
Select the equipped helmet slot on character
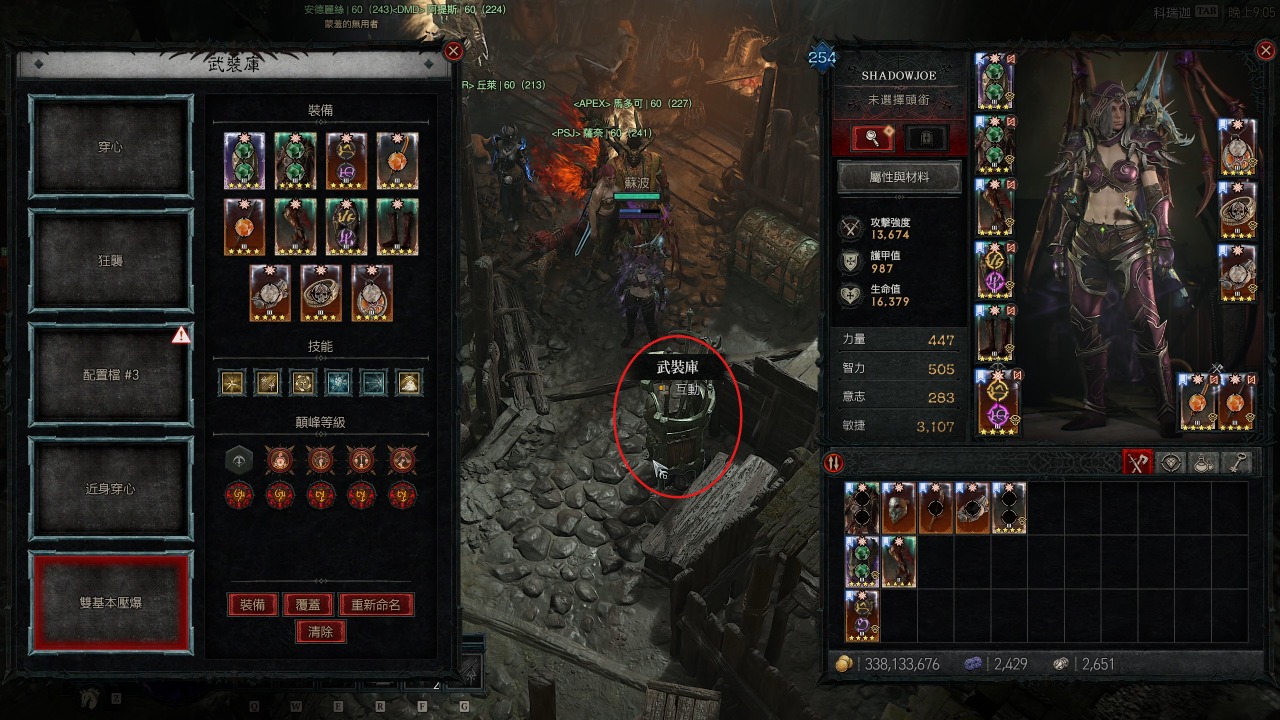996,82
